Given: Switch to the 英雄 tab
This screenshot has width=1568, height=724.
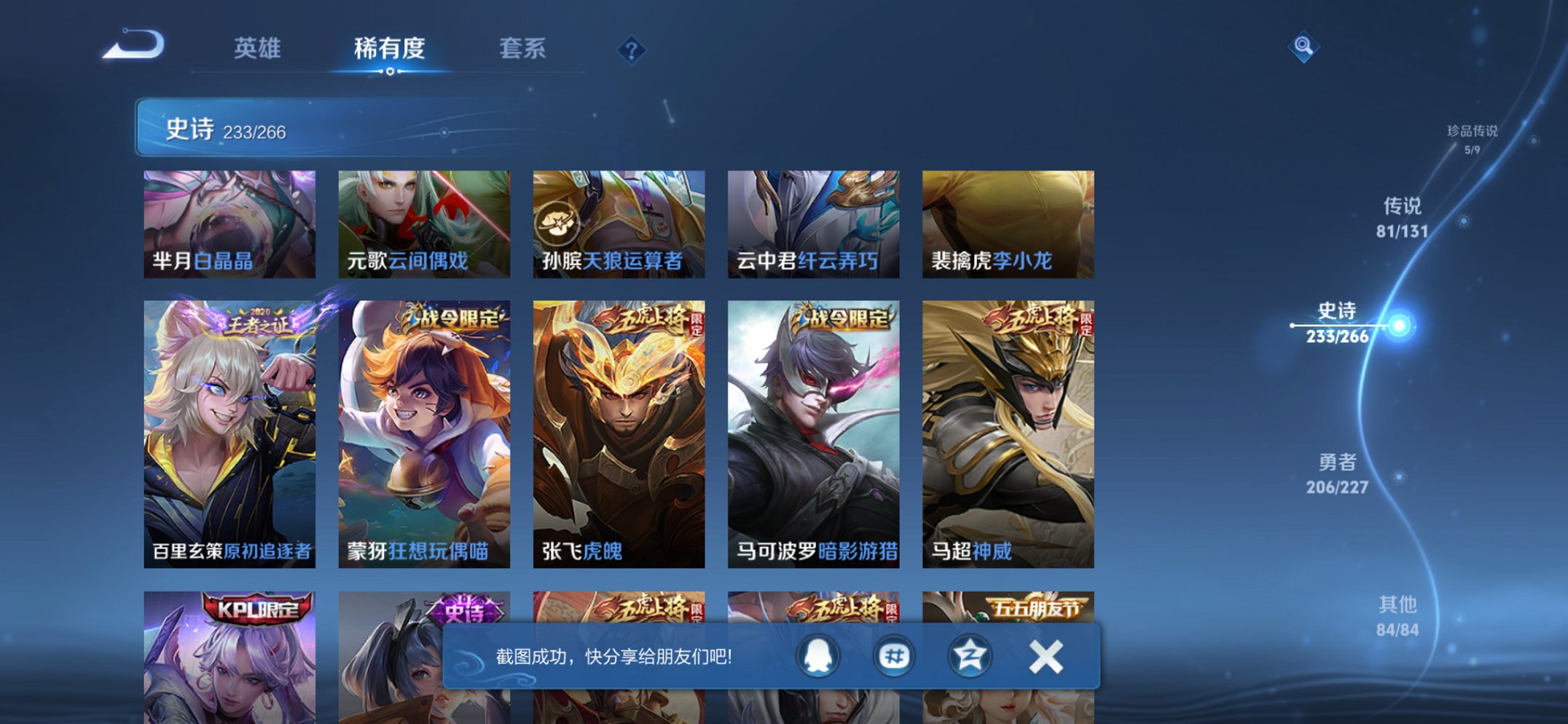Looking at the screenshot, I should pos(256,49).
